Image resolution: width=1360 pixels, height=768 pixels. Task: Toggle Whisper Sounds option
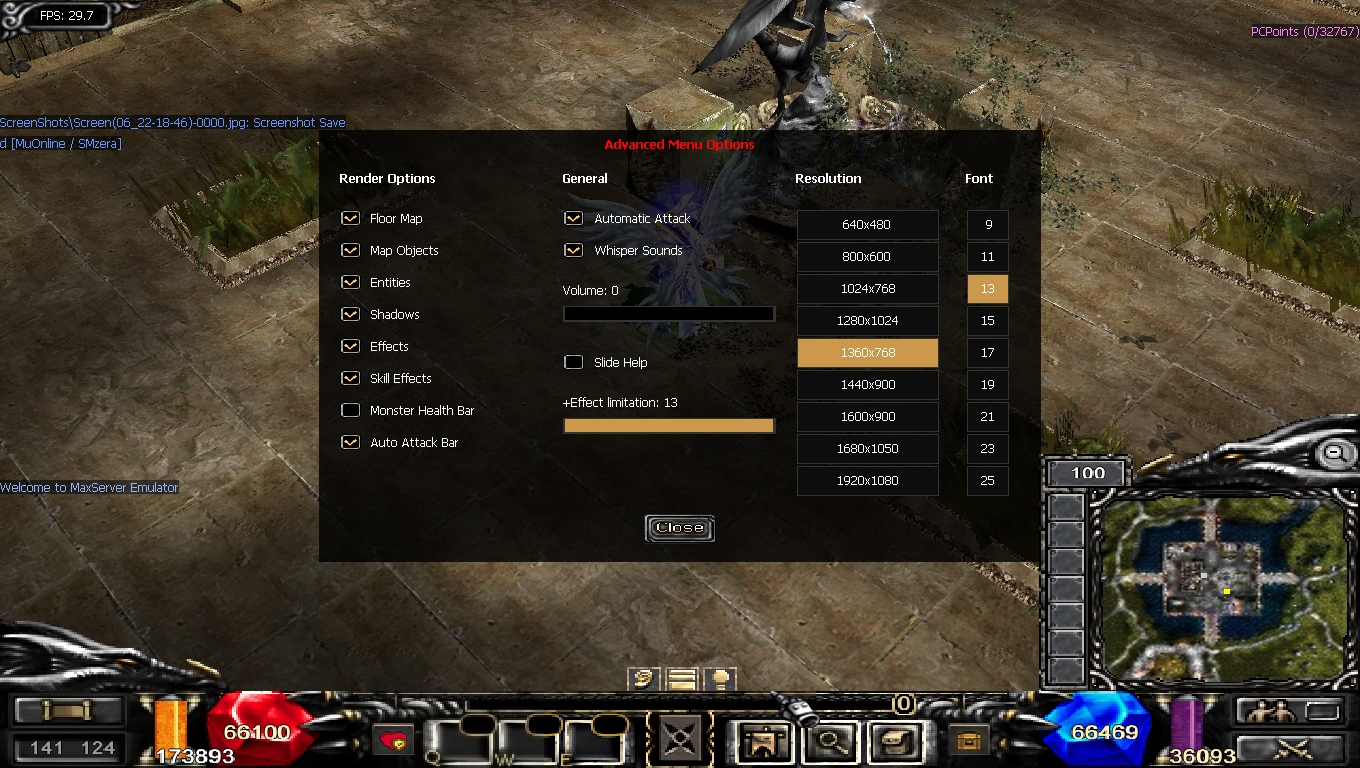(573, 250)
